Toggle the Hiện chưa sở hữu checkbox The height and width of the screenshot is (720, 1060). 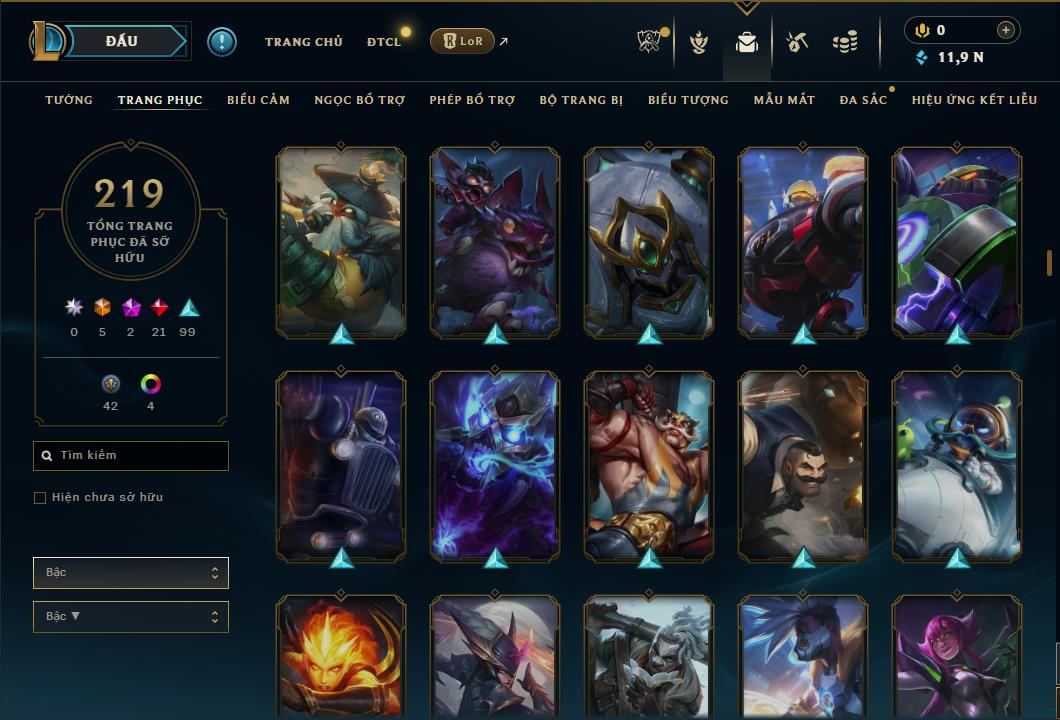40,498
